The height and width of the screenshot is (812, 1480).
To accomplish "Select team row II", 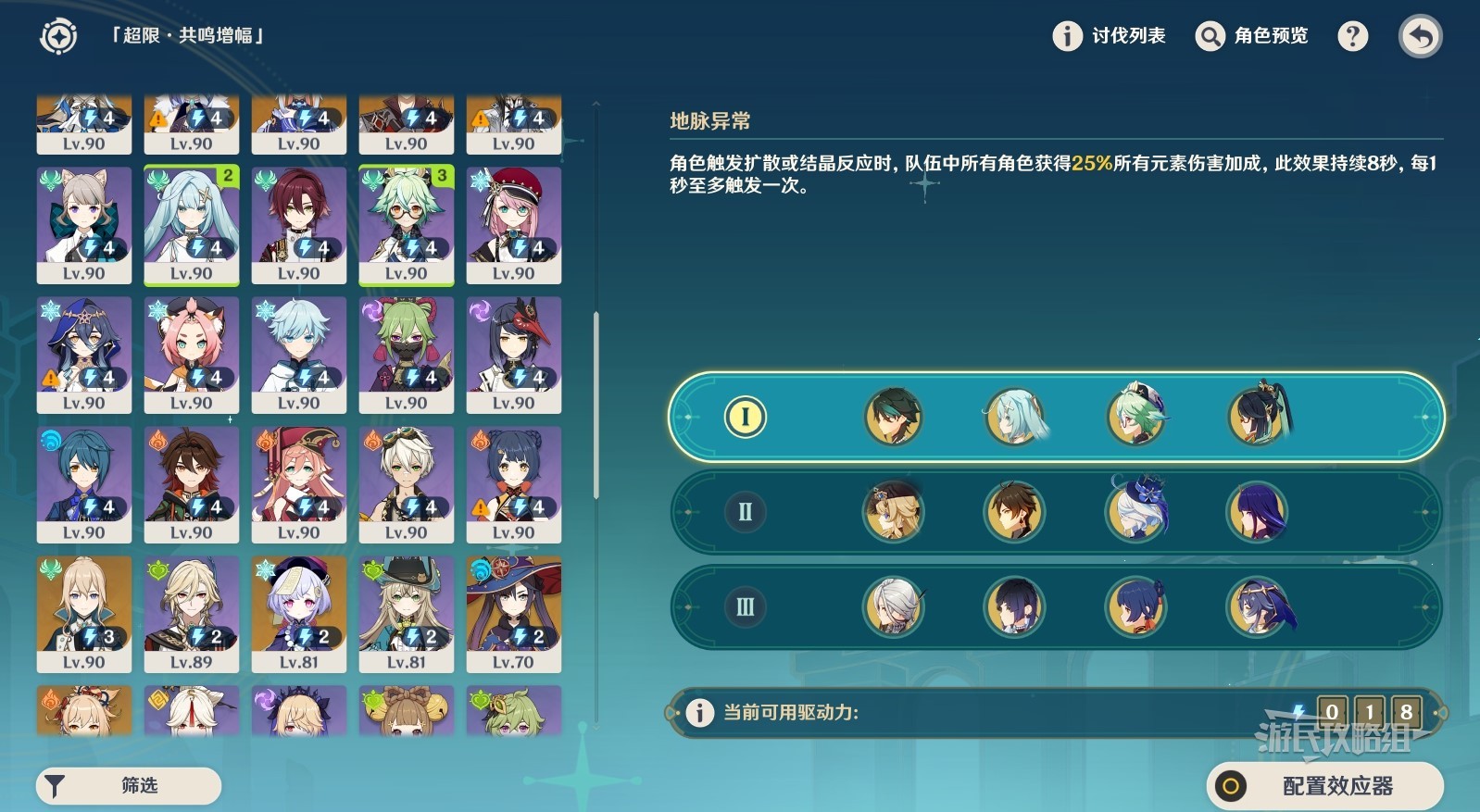I will click(745, 512).
